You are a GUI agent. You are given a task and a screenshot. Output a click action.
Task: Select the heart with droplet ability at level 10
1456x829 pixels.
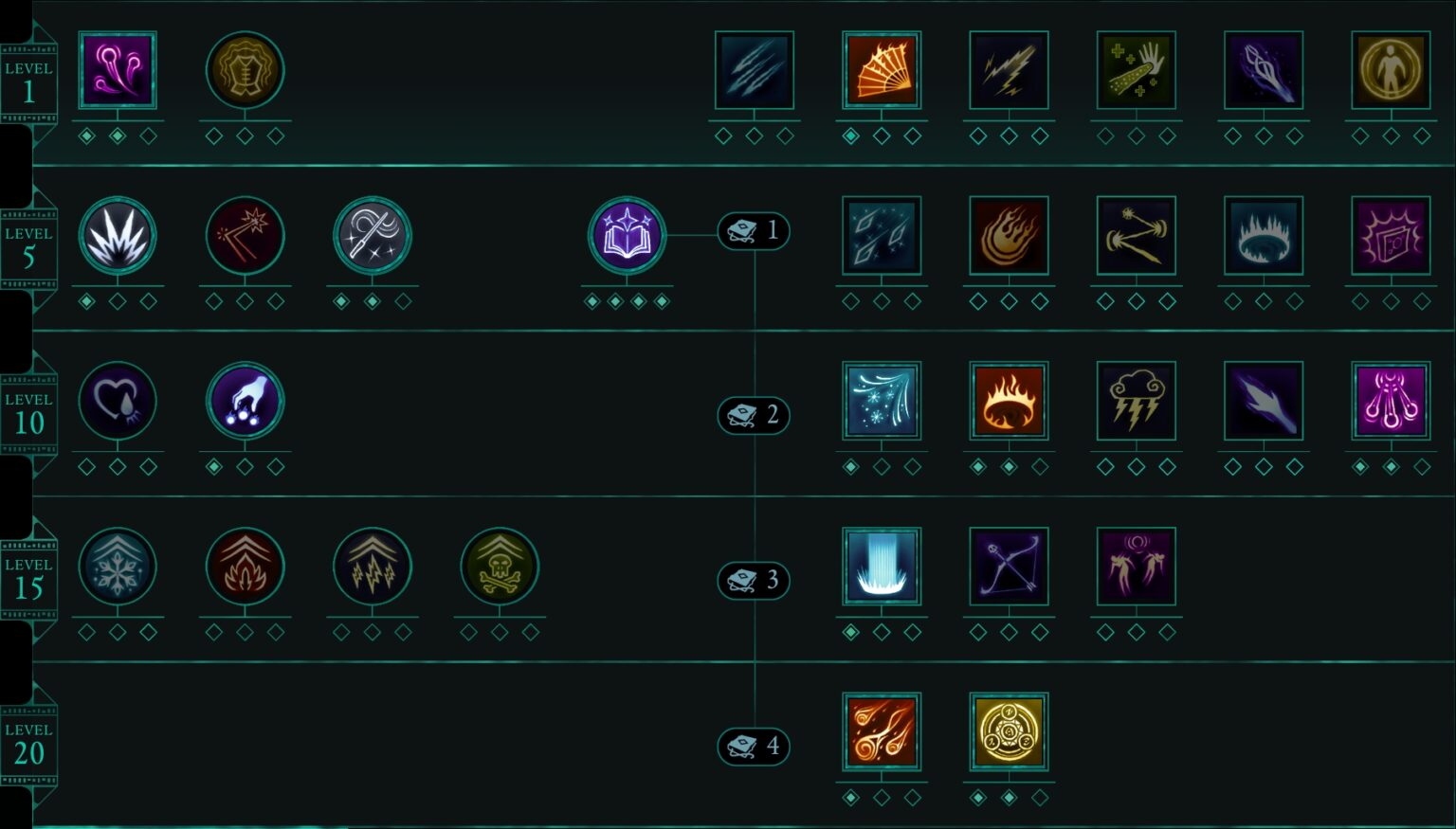[118, 402]
